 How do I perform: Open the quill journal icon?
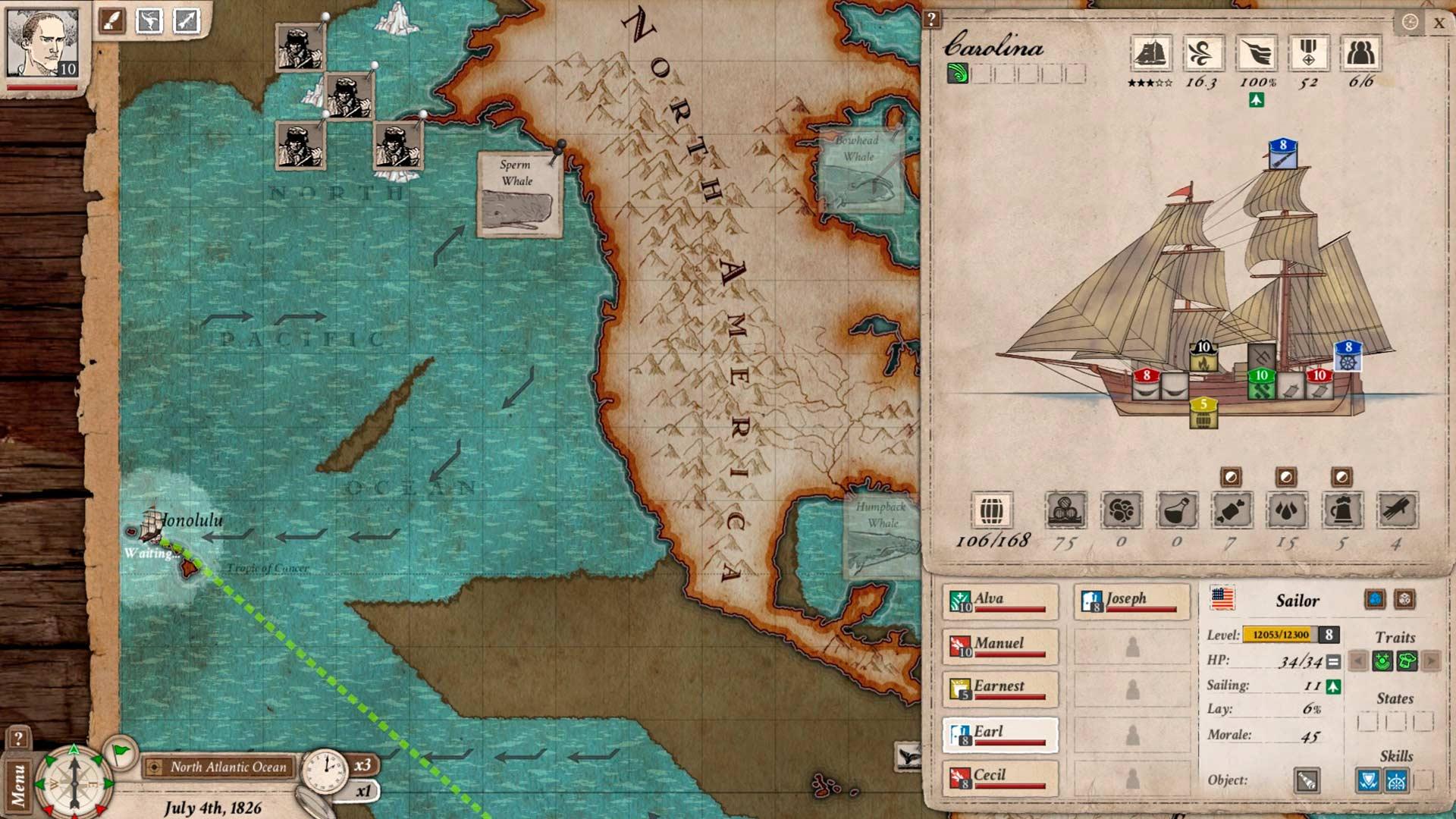[112, 20]
